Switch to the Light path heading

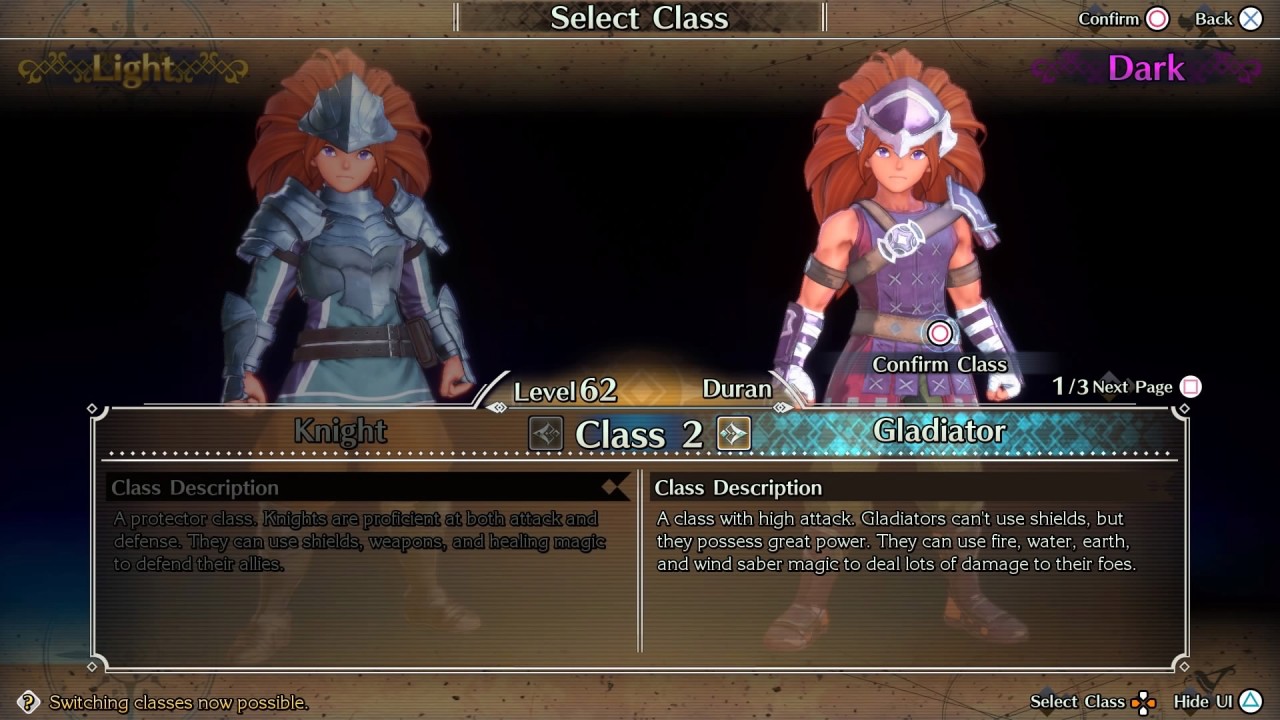(x=133, y=68)
